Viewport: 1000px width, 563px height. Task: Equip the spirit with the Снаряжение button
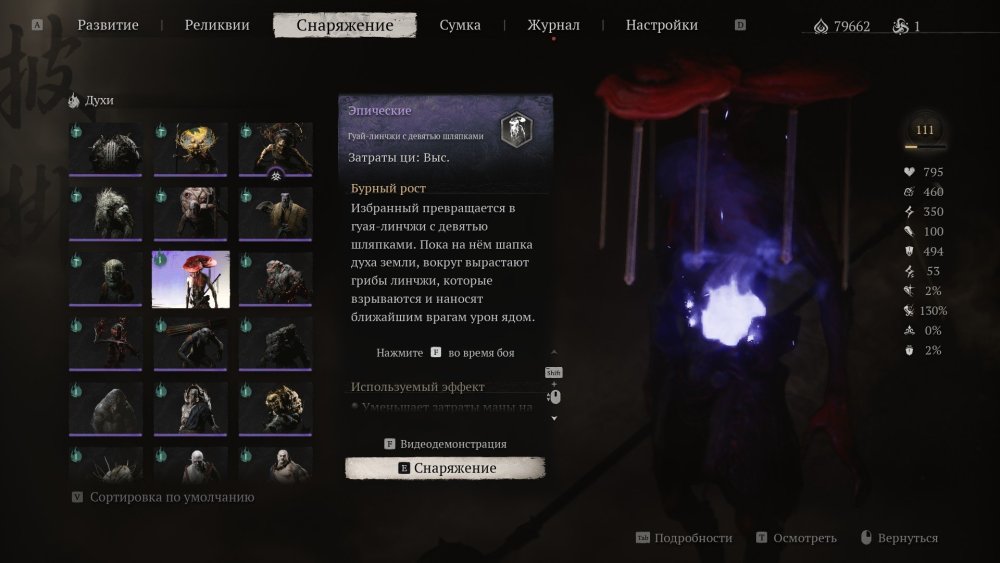tap(445, 468)
